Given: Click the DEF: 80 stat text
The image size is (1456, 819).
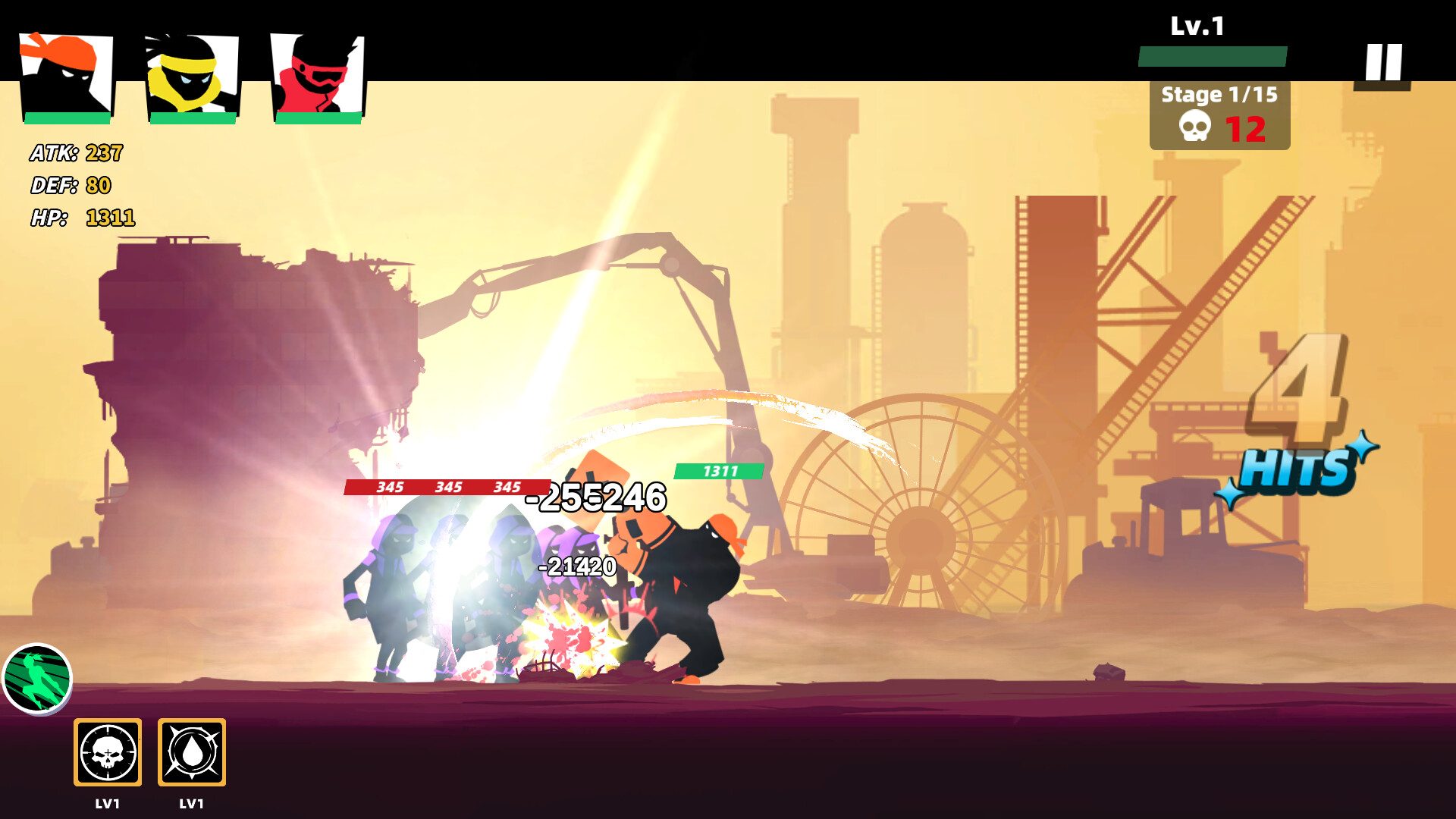Looking at the screenshot, I should (69, 184).
